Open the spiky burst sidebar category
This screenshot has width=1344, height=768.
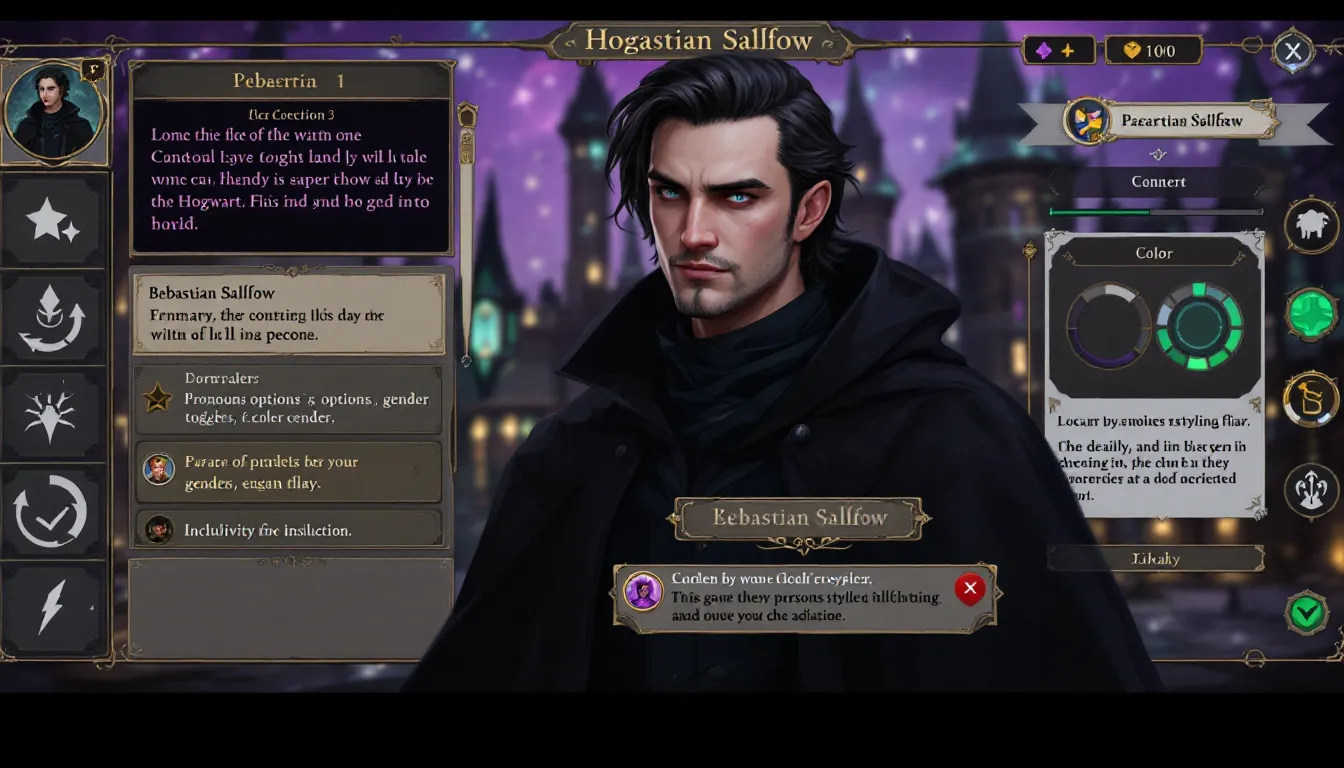coord(53,415)
